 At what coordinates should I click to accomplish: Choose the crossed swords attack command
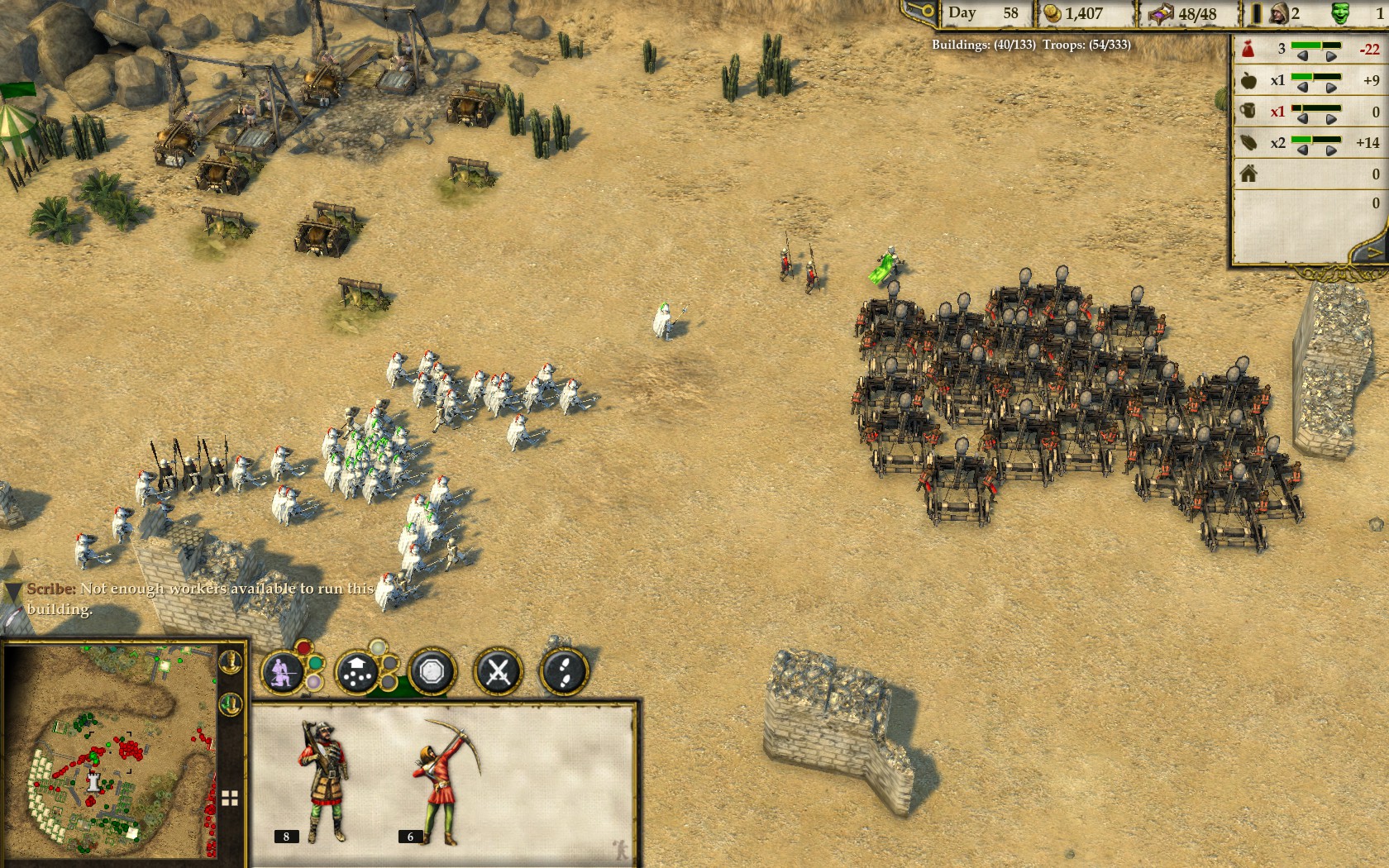[498, 672]
